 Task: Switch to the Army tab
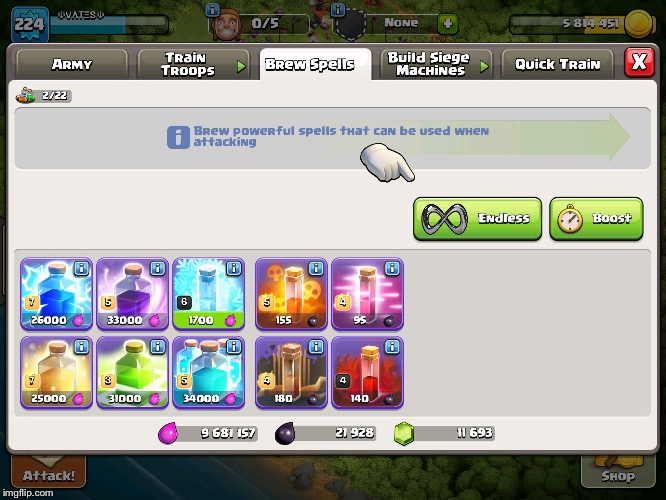click(71, 65)
